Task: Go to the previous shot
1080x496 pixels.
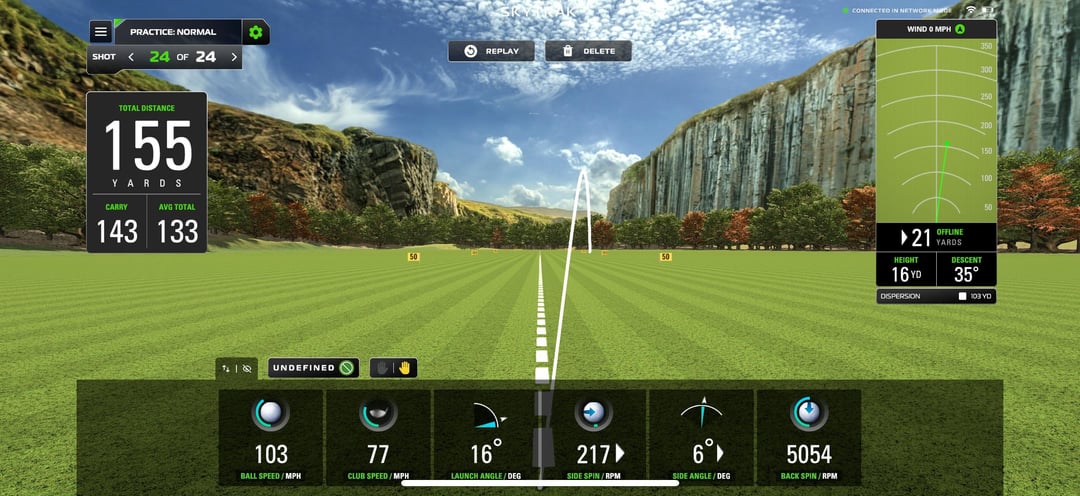Action: point(131,57)
